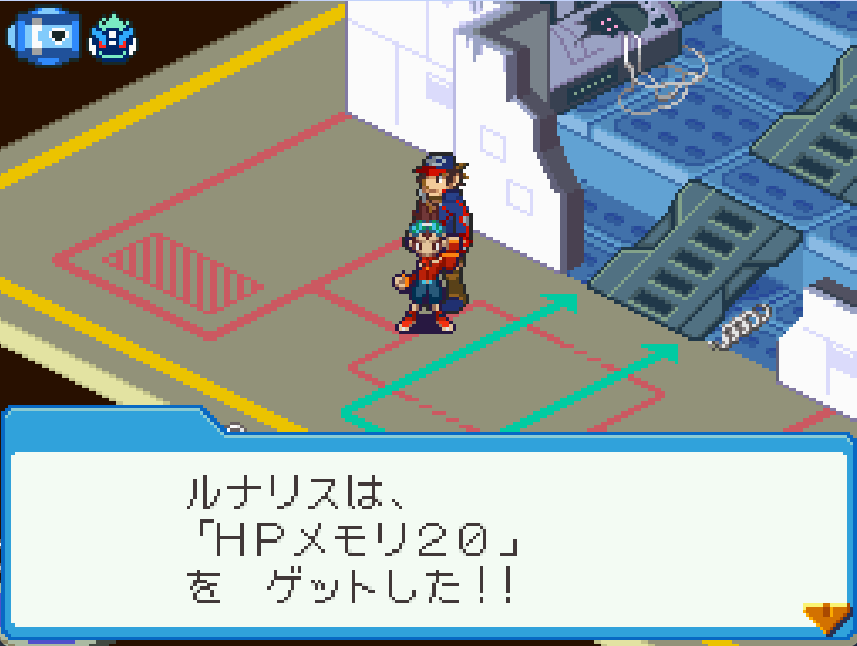Click the HP Memory 20 message box
This screenshot has width=857, height=646.
428,535
